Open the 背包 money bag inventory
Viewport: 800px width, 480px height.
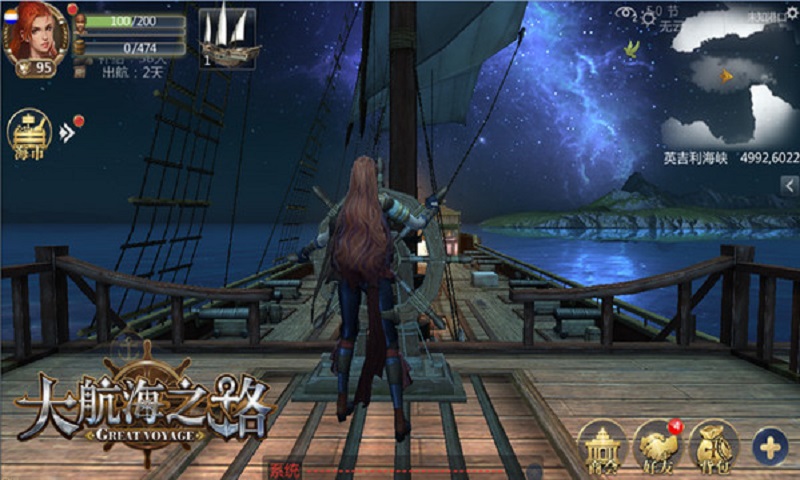(714, 446)
